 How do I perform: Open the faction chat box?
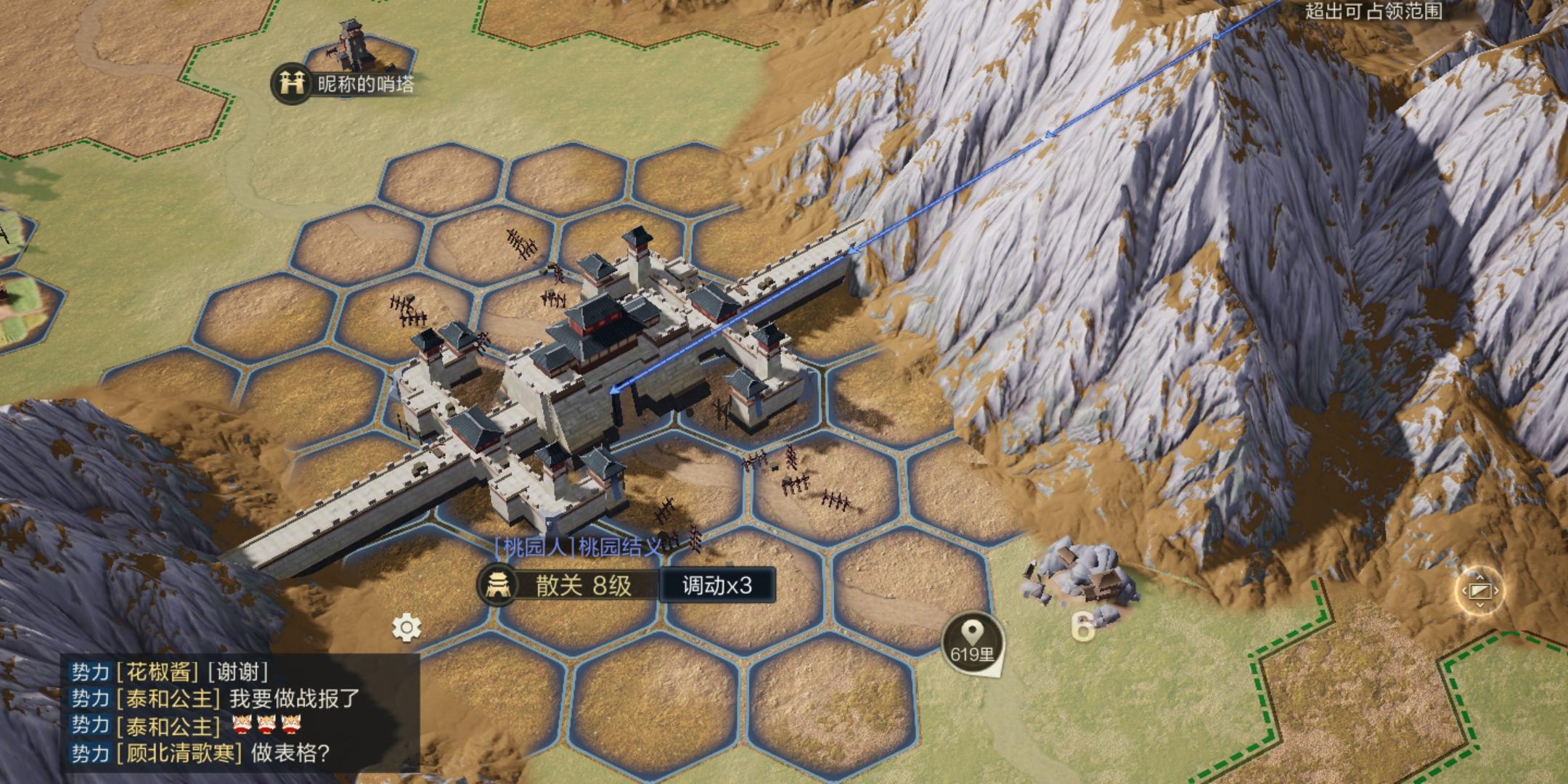[240, 712]
